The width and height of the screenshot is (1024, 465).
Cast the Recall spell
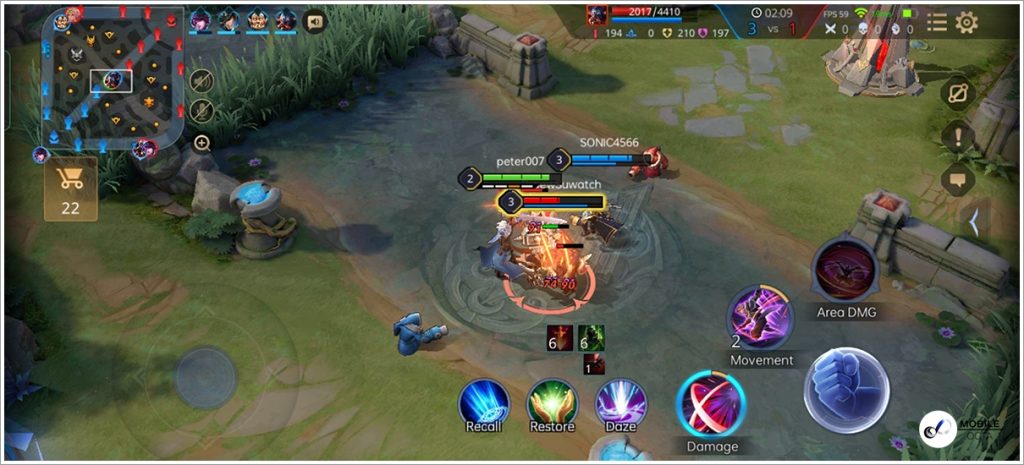pos(484,403)
